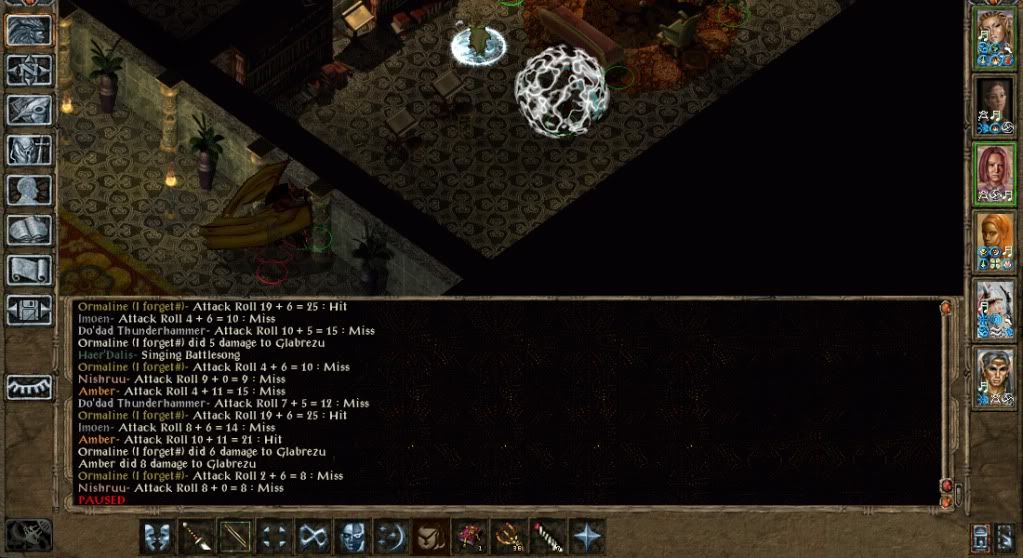Select the pink-haired character's portrait
This screenshot has width=1023, height=558.
tap(995, 174)
